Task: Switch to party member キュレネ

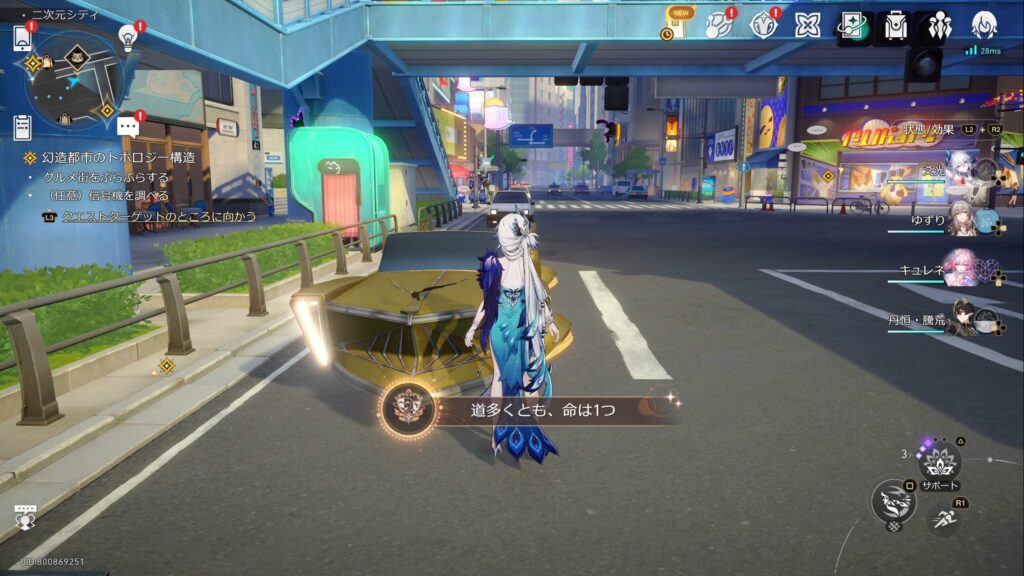Action: pyautogui.click(x=960, y=267)
